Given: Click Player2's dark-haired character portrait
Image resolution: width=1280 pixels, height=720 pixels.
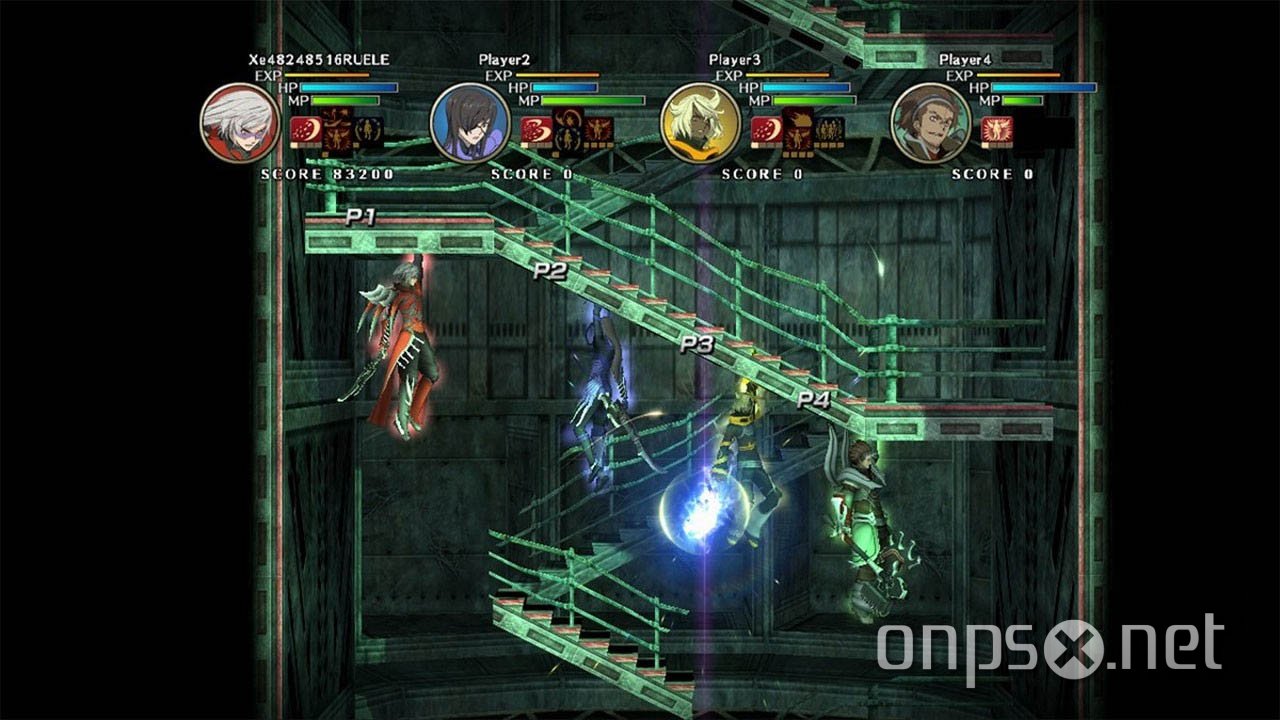Looking at the screenshot, I should click(x=470, y=123).
